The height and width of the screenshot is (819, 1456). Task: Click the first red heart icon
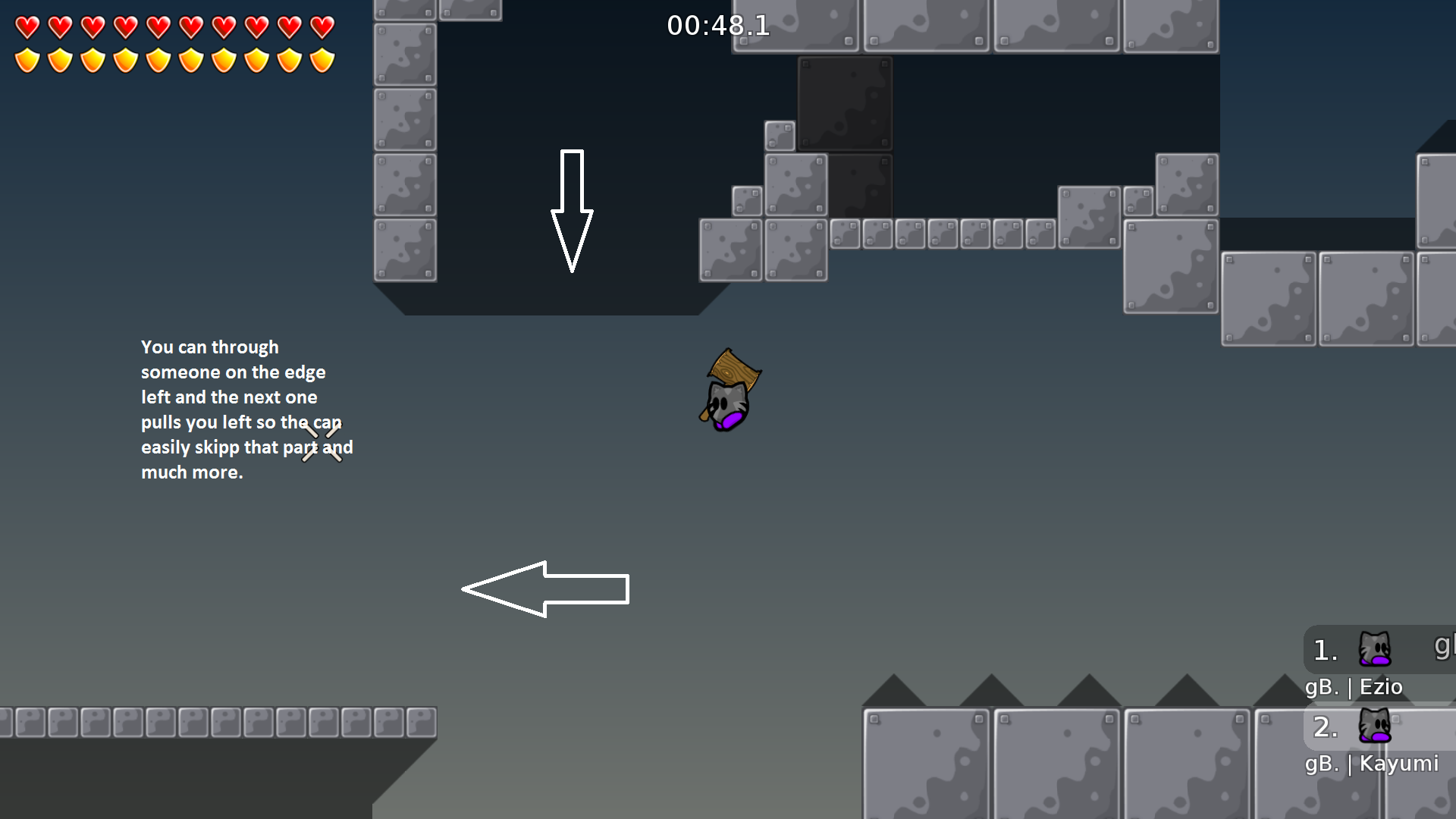27,26
